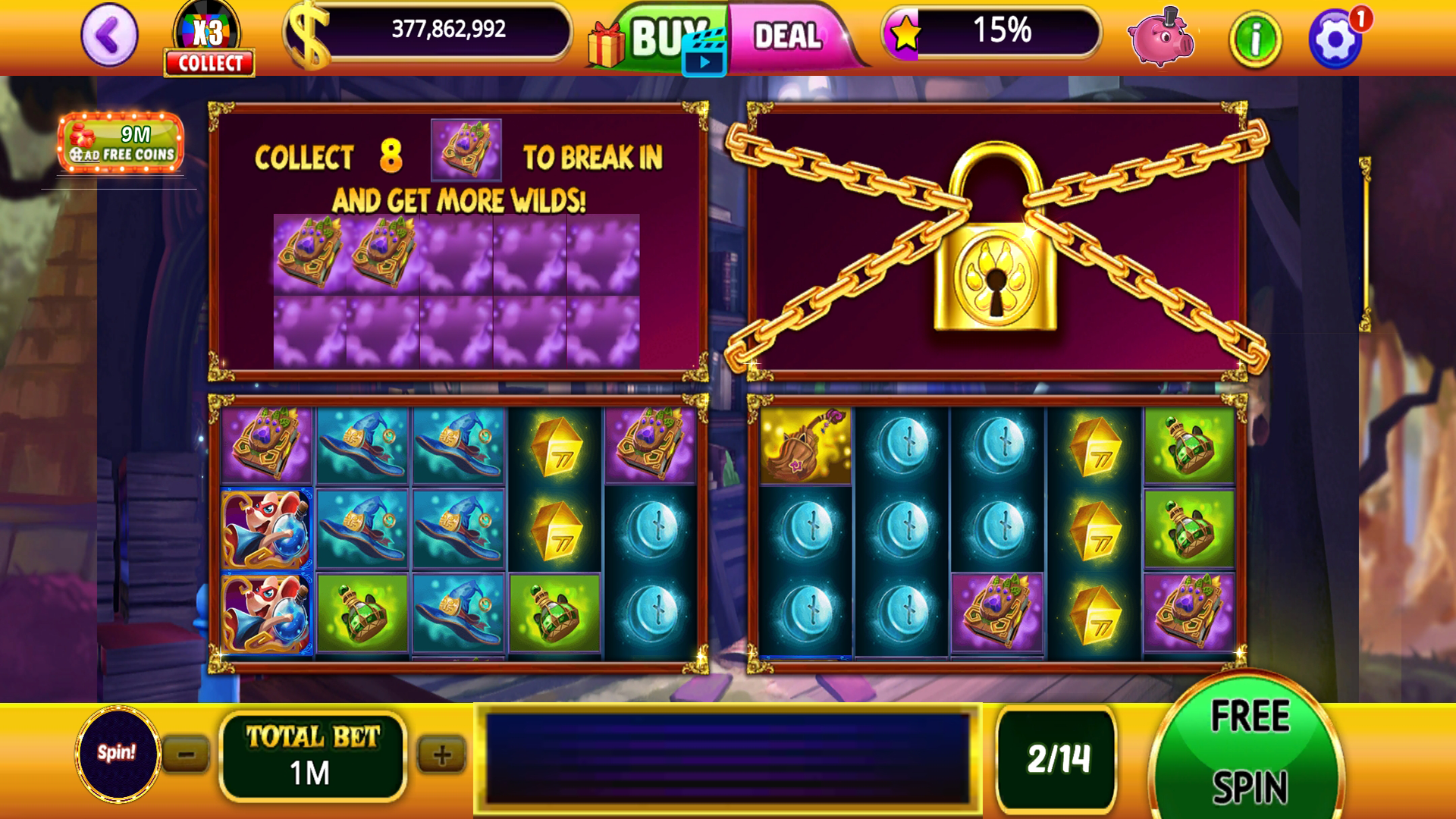Open the settings gear
Screen dimensions: 1456x819
1335,39
